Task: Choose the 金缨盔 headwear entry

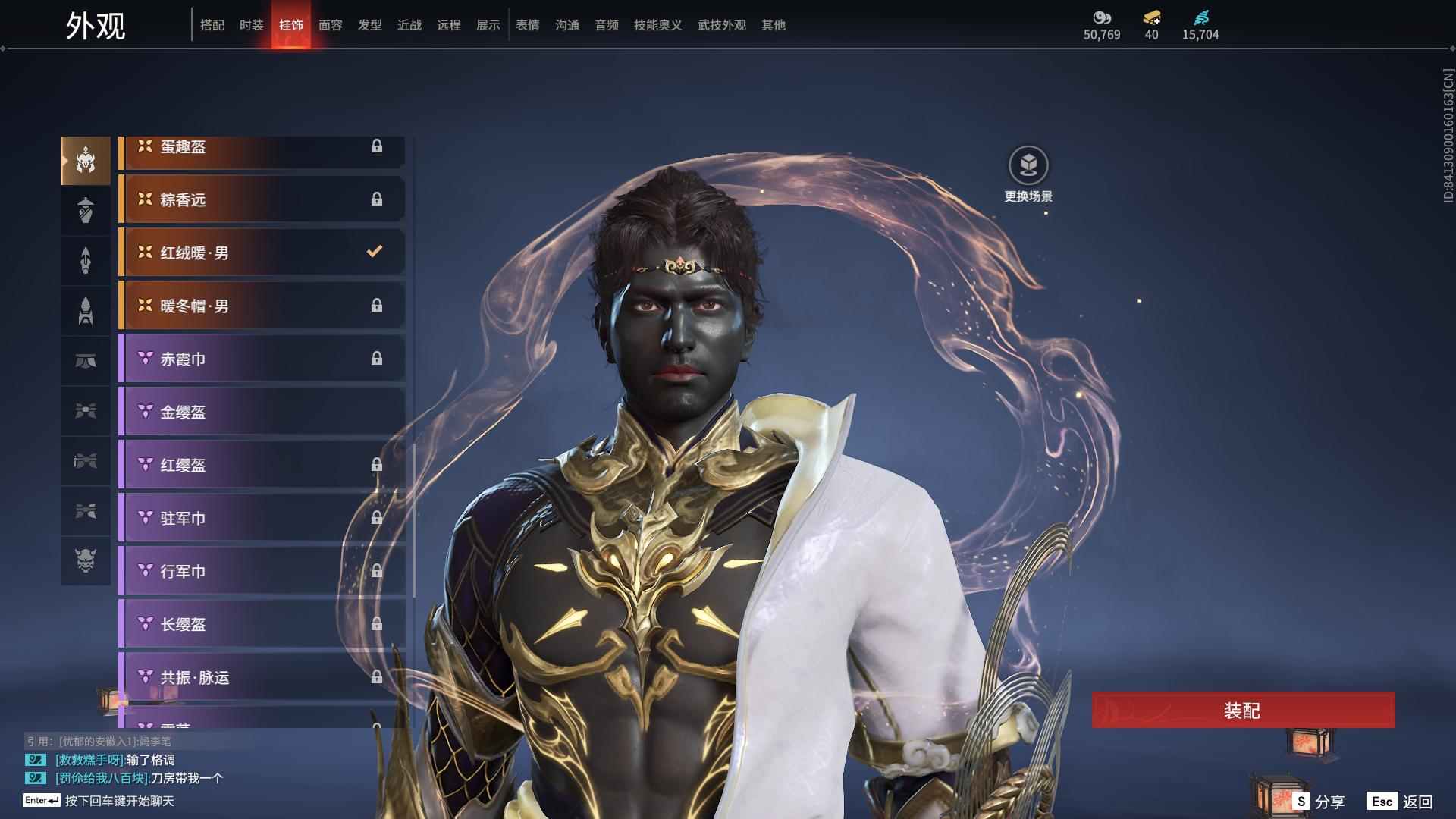Action: pyautogui.click(x=262, y=412)
